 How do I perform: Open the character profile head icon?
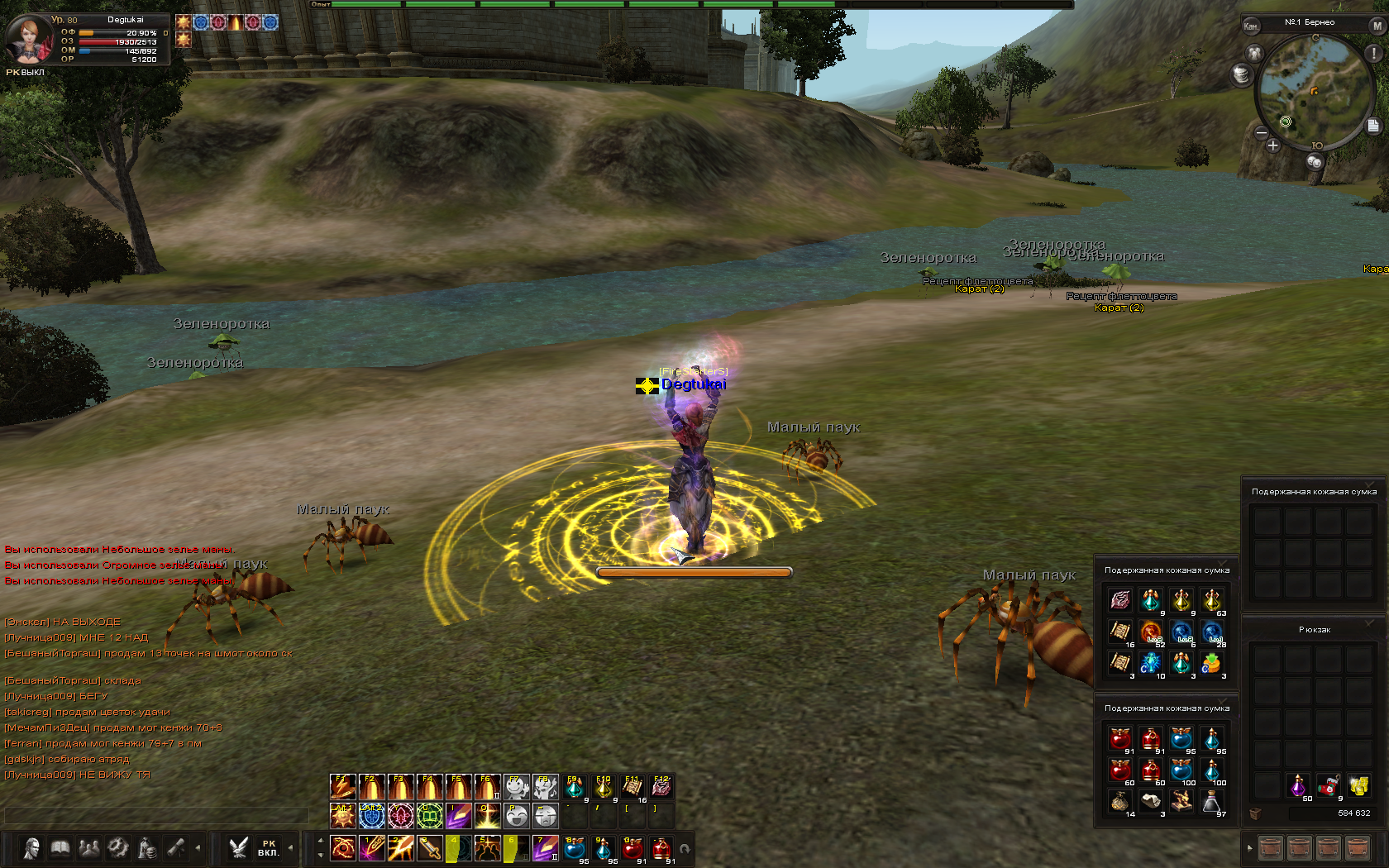31,848
